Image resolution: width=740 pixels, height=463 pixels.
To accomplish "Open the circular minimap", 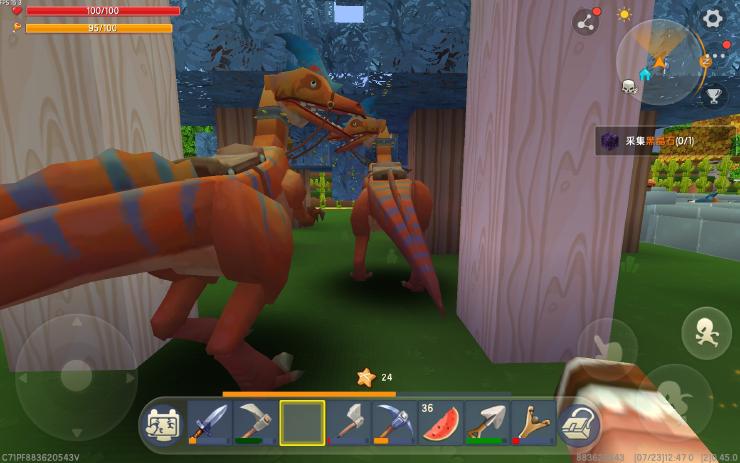I will click(x=659, y=62).
